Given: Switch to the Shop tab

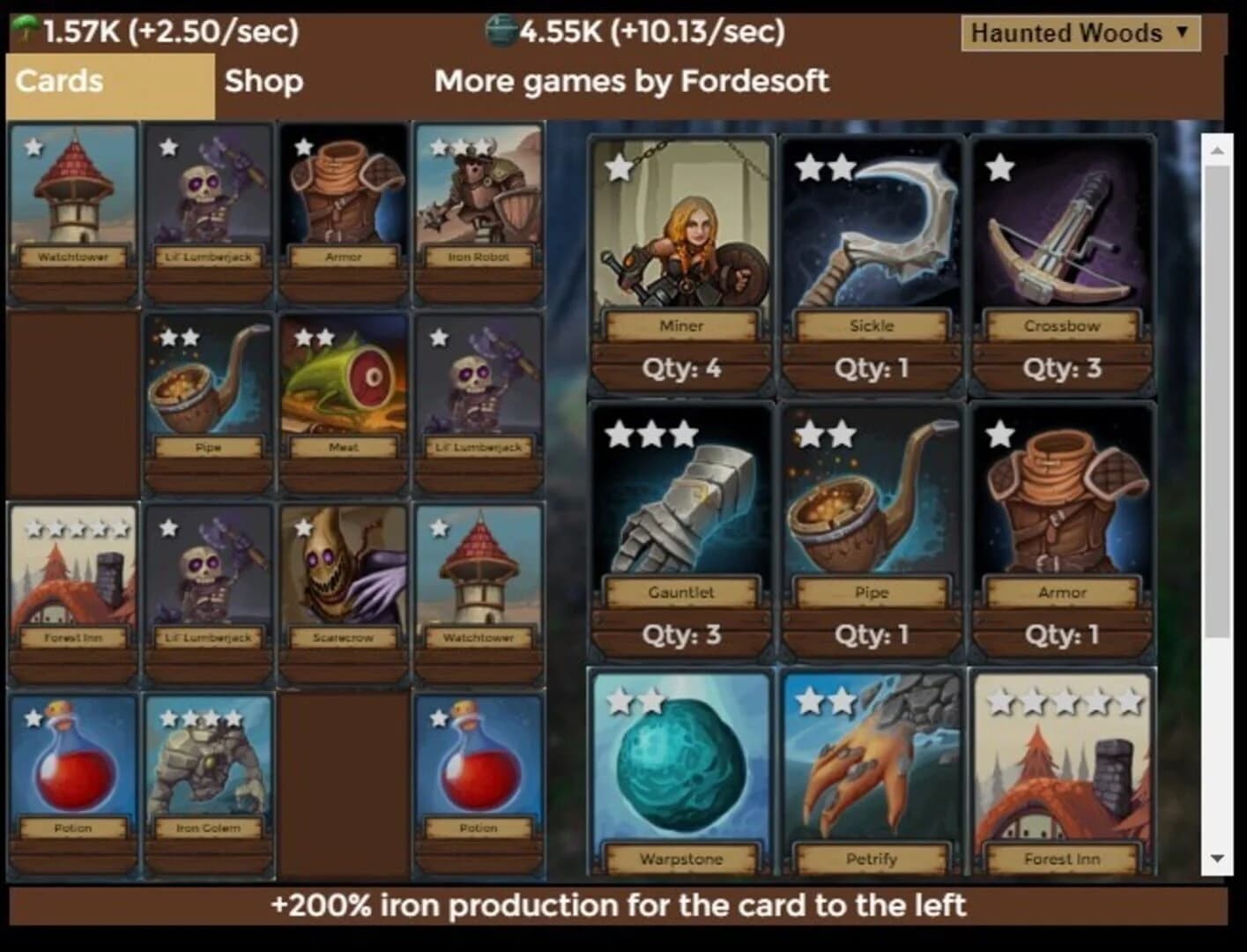Looking at the screenshot, I should (264, 81).
